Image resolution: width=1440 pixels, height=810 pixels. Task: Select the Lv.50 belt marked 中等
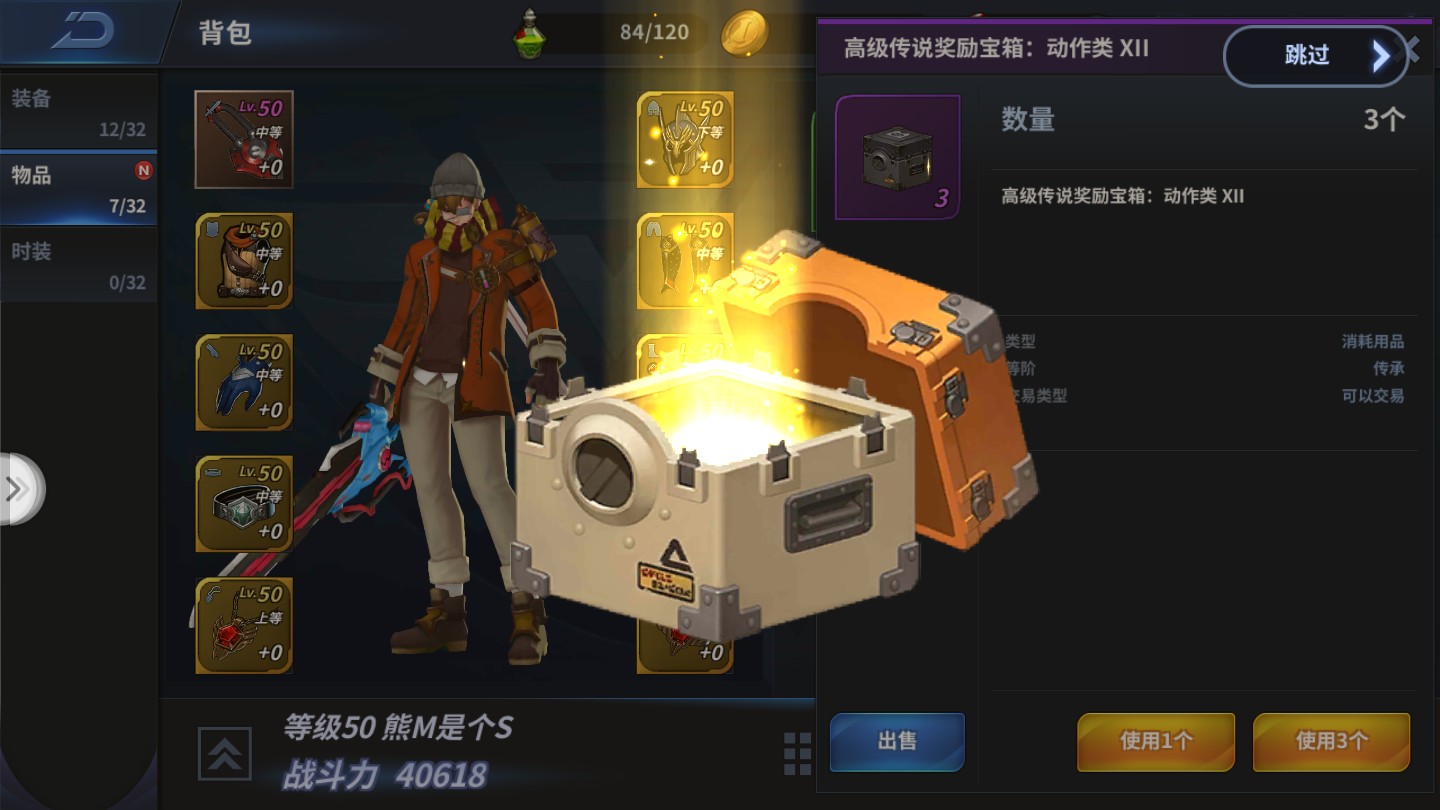coord(243,504)
